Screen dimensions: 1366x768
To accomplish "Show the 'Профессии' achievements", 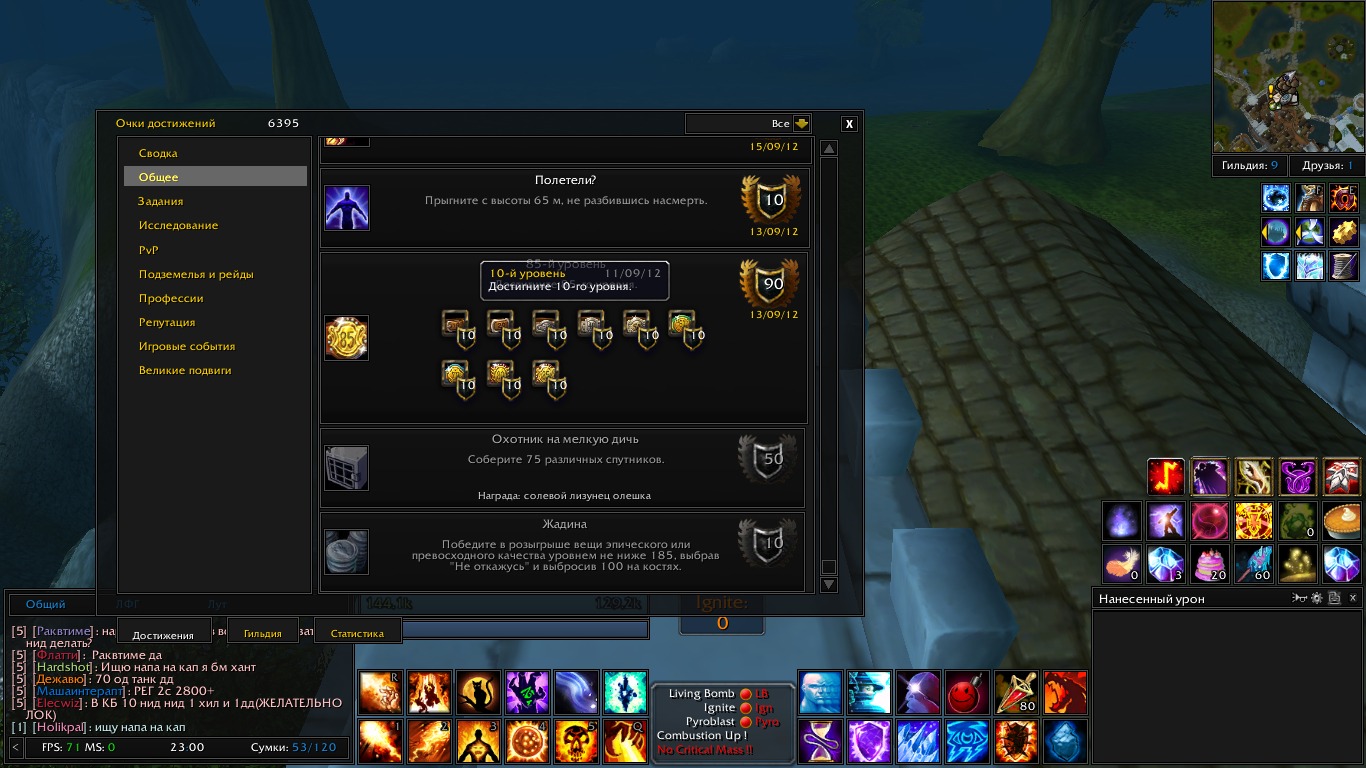I will [x=171, y=298].
